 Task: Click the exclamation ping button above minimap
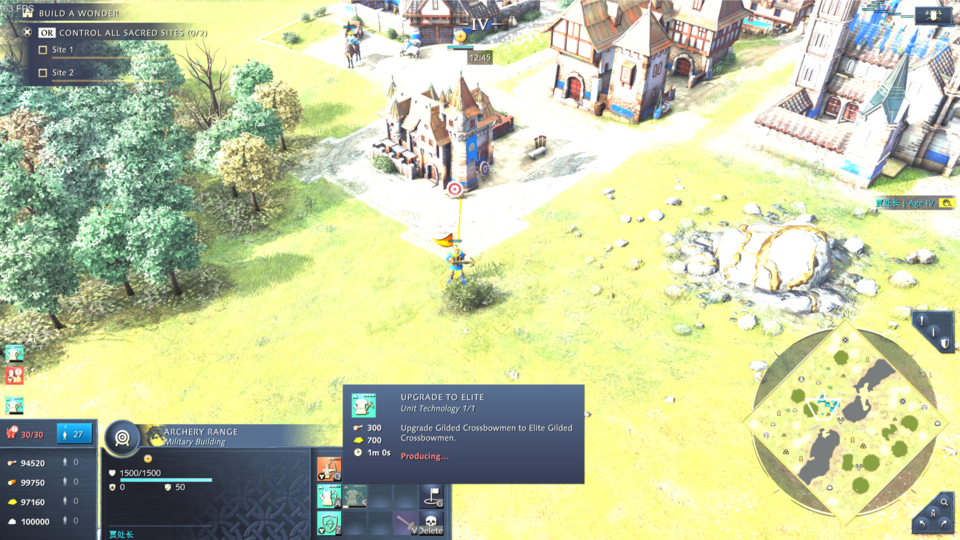(x=921, y=321)
